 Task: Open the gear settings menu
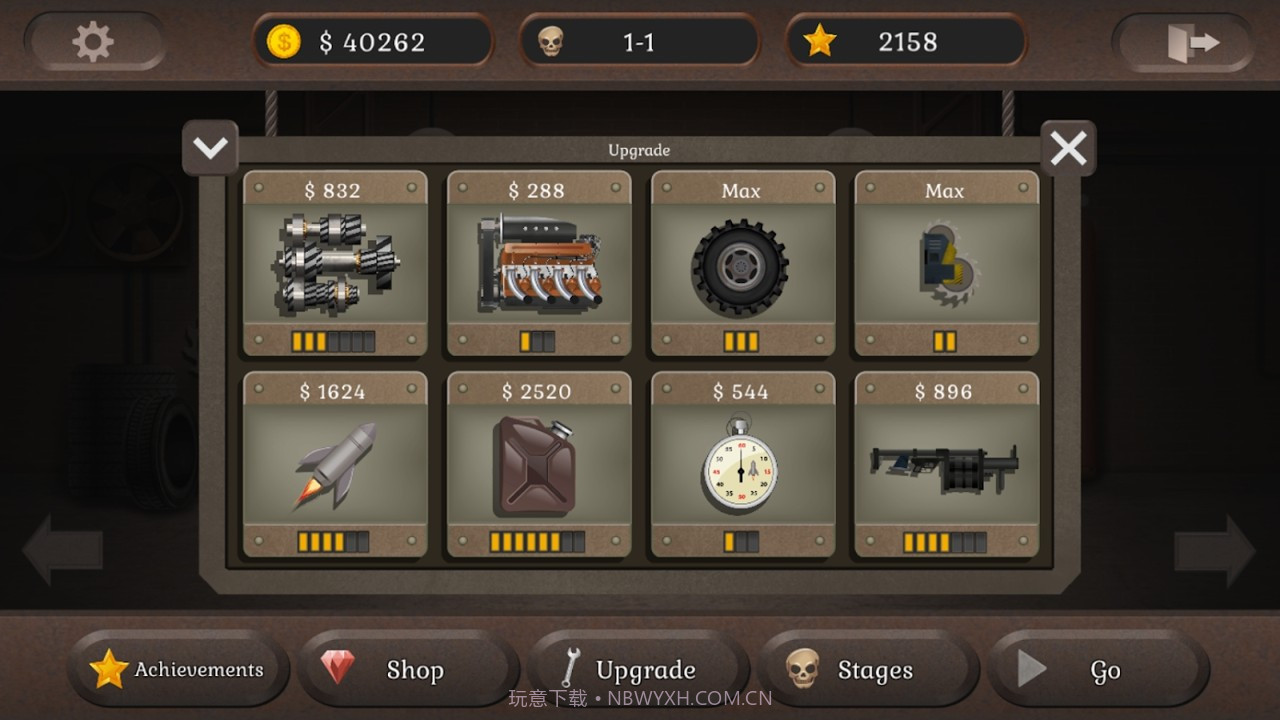94,42
